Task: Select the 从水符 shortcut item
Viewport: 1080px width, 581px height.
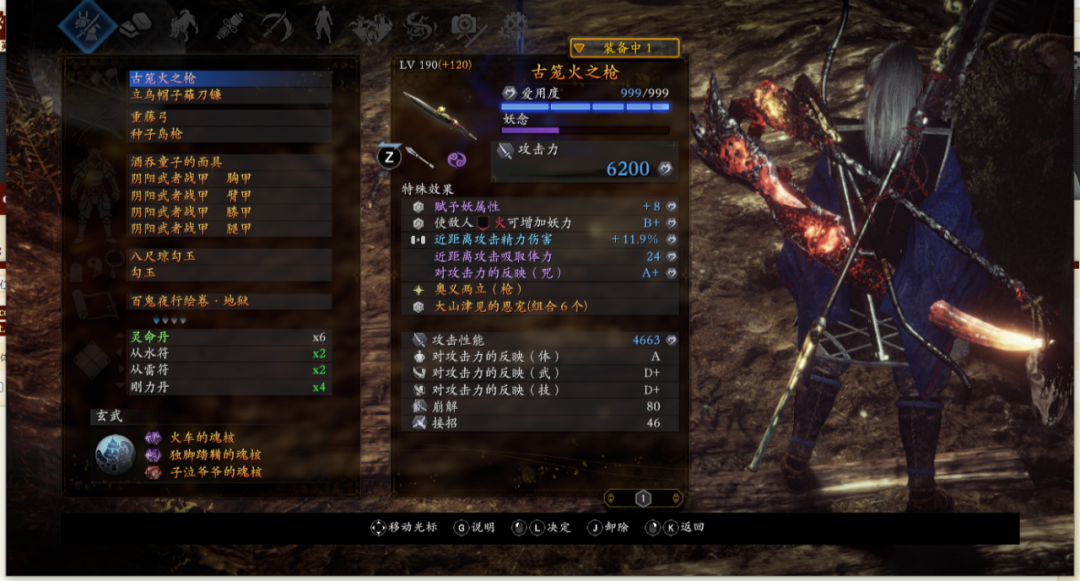Action: click(x=230, y=353)
